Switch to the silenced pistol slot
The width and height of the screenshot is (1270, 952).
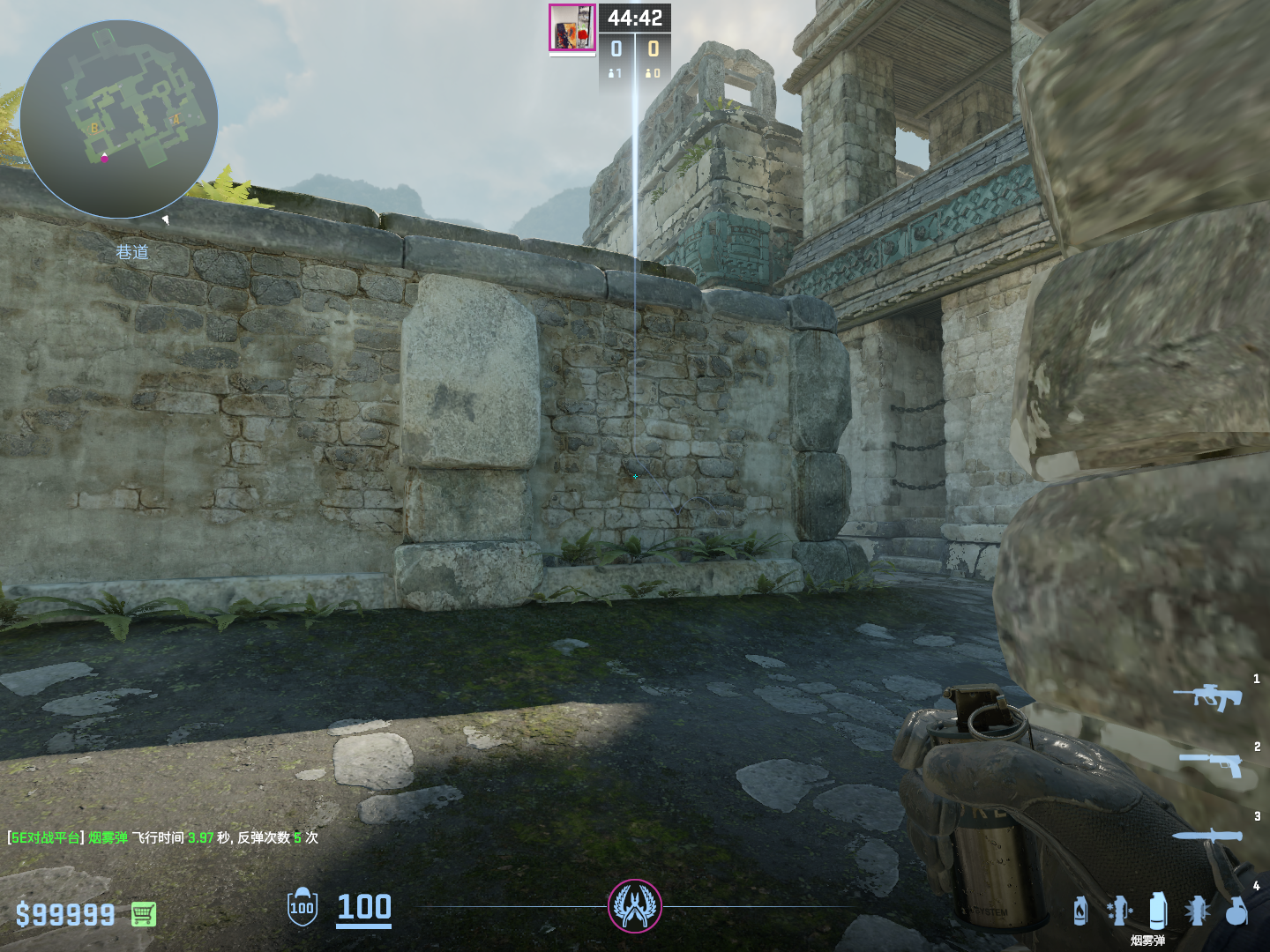click(1211, 763)
